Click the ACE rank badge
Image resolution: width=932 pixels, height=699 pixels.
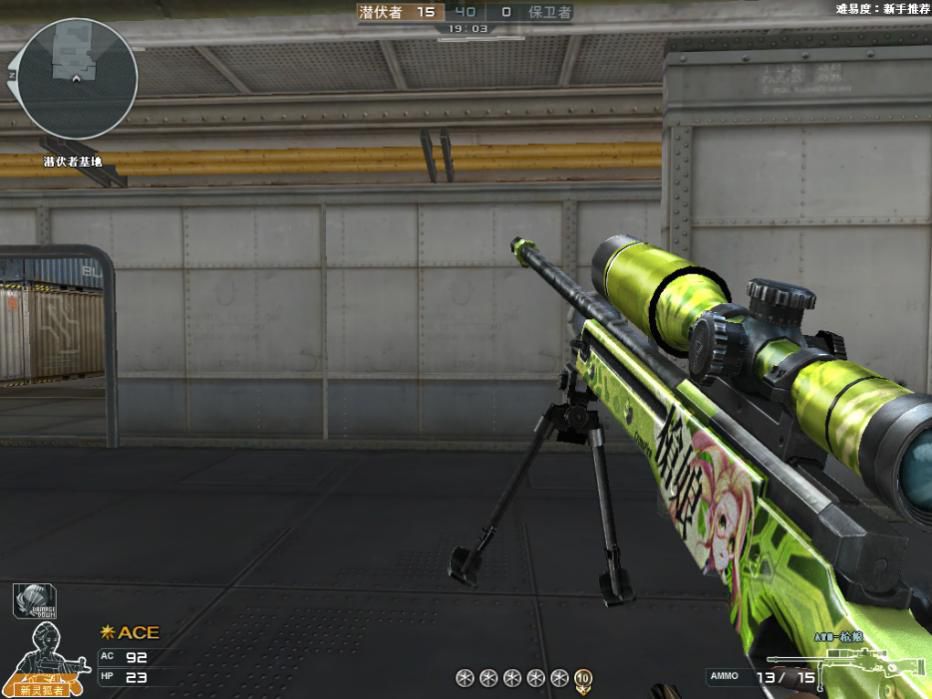130,633
